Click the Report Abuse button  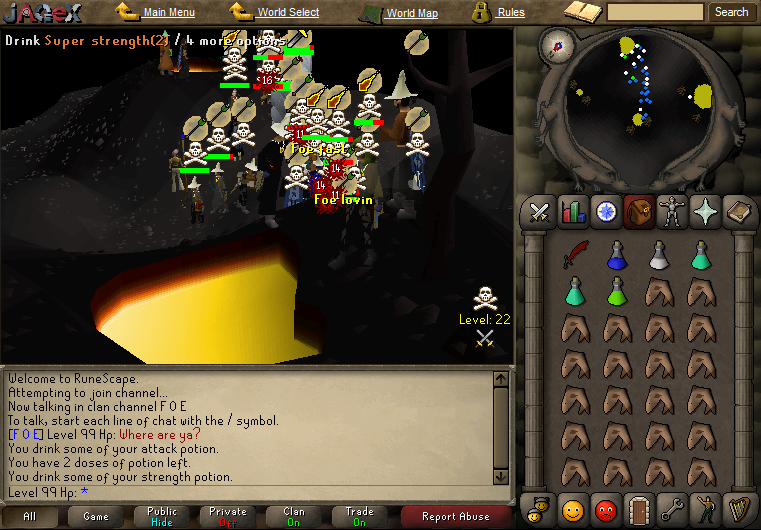coord(455,516)
